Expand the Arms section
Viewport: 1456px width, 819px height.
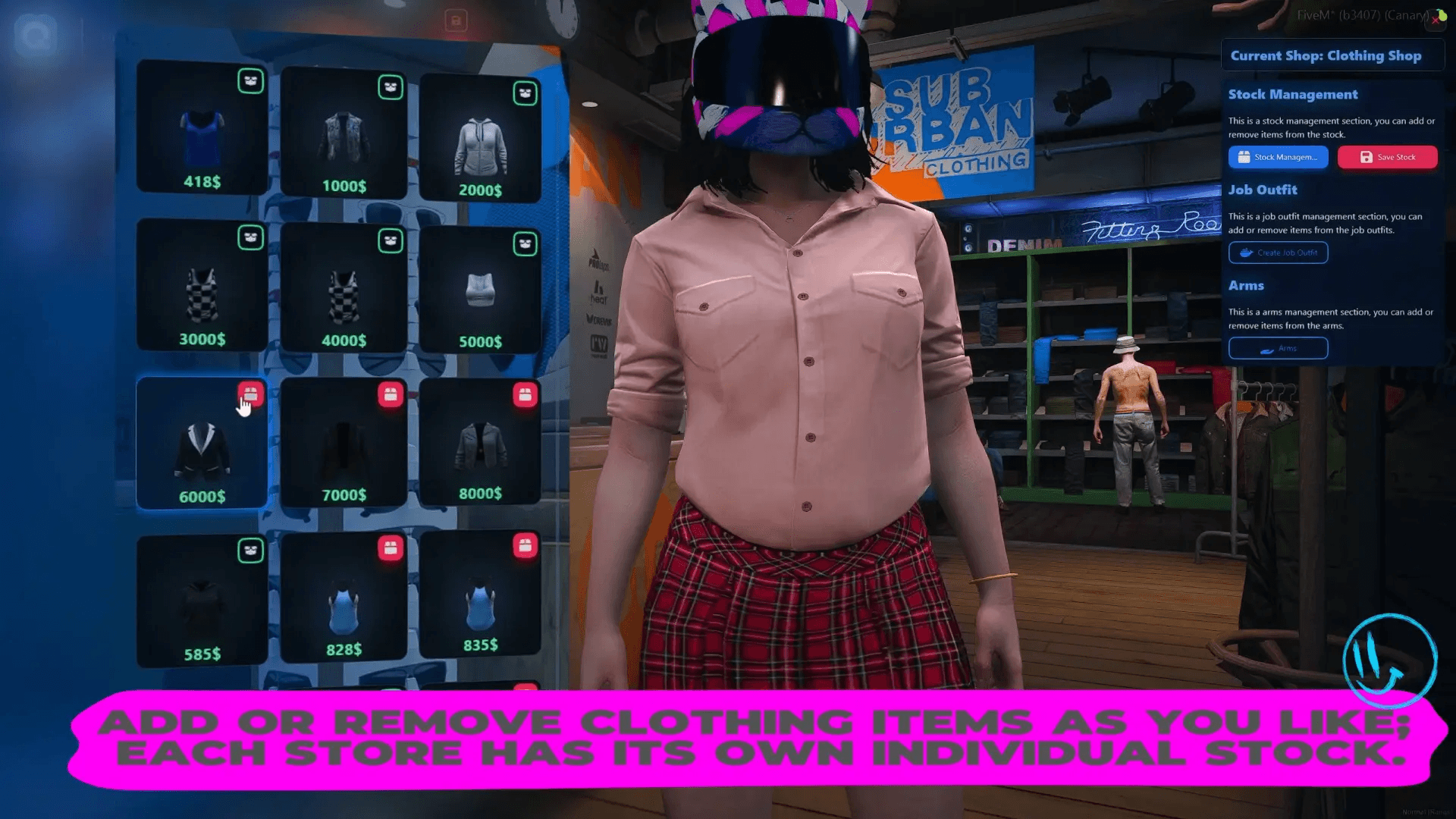point(1246,285)
